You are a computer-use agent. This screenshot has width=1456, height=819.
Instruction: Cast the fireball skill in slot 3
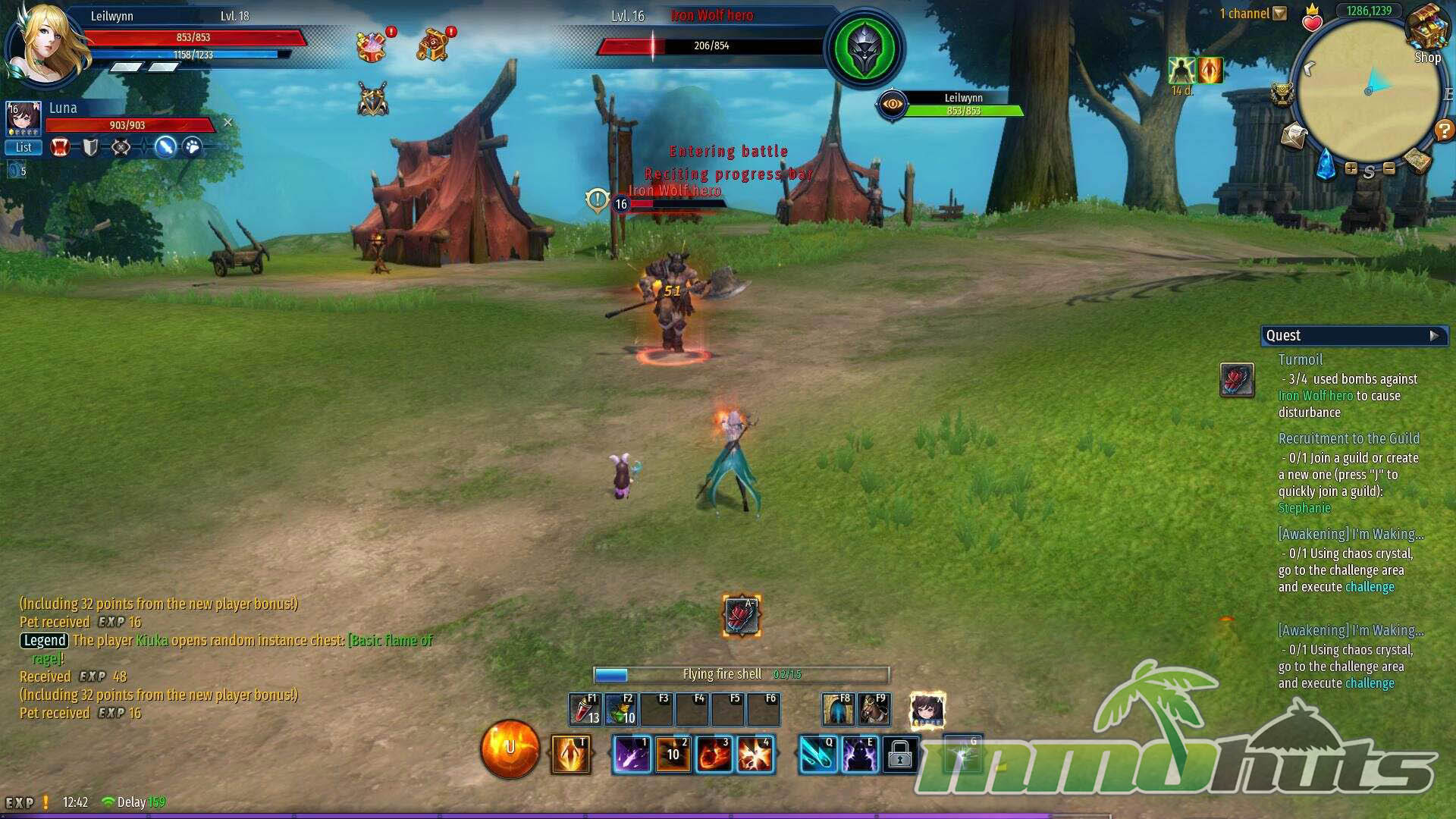point(714,755)
